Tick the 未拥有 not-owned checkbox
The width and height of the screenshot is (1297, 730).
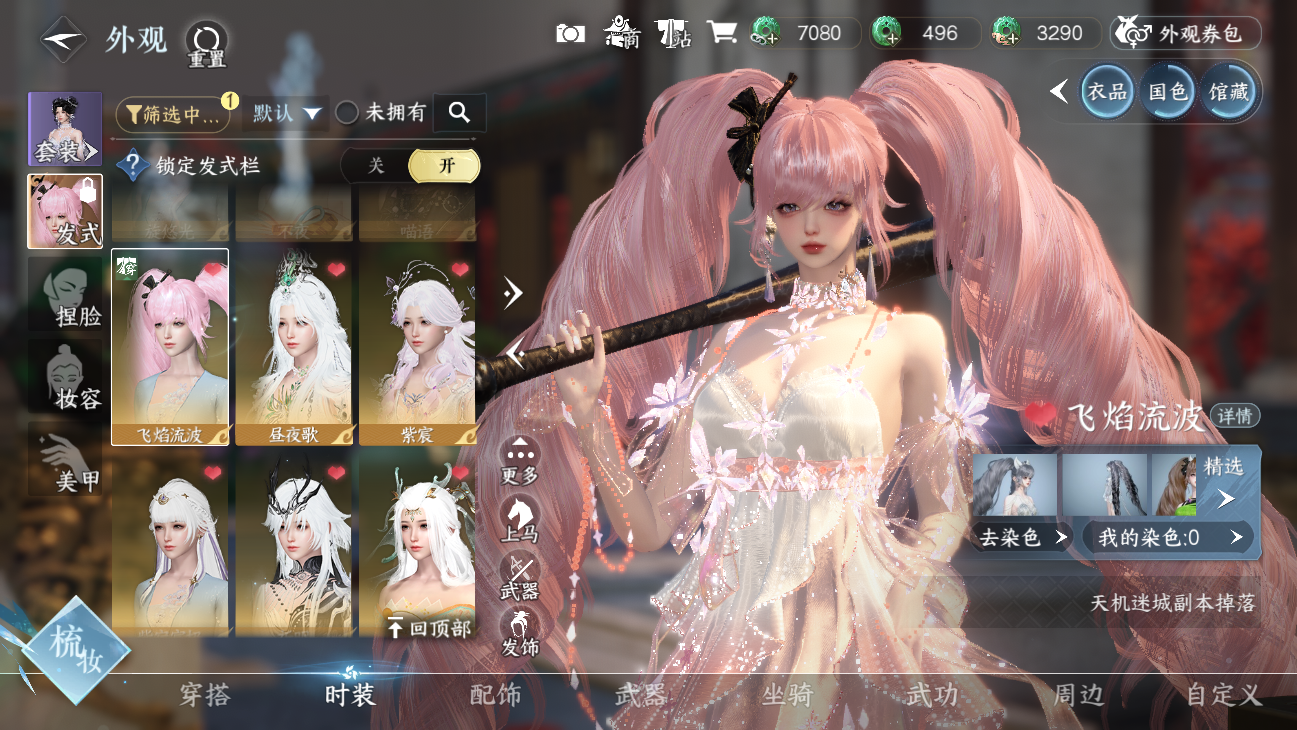pos(347,113)
